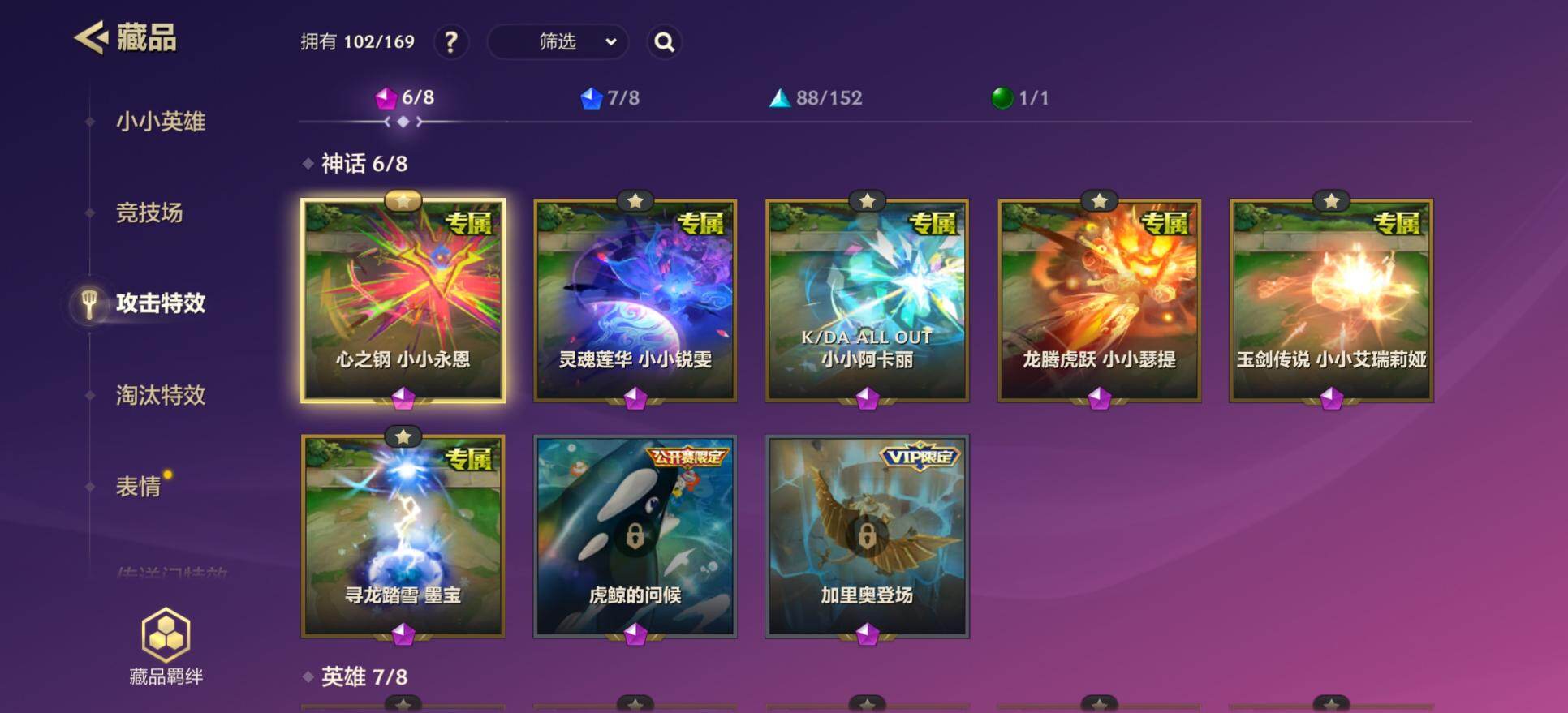Select the locked 加里奥登场 card

867,536
